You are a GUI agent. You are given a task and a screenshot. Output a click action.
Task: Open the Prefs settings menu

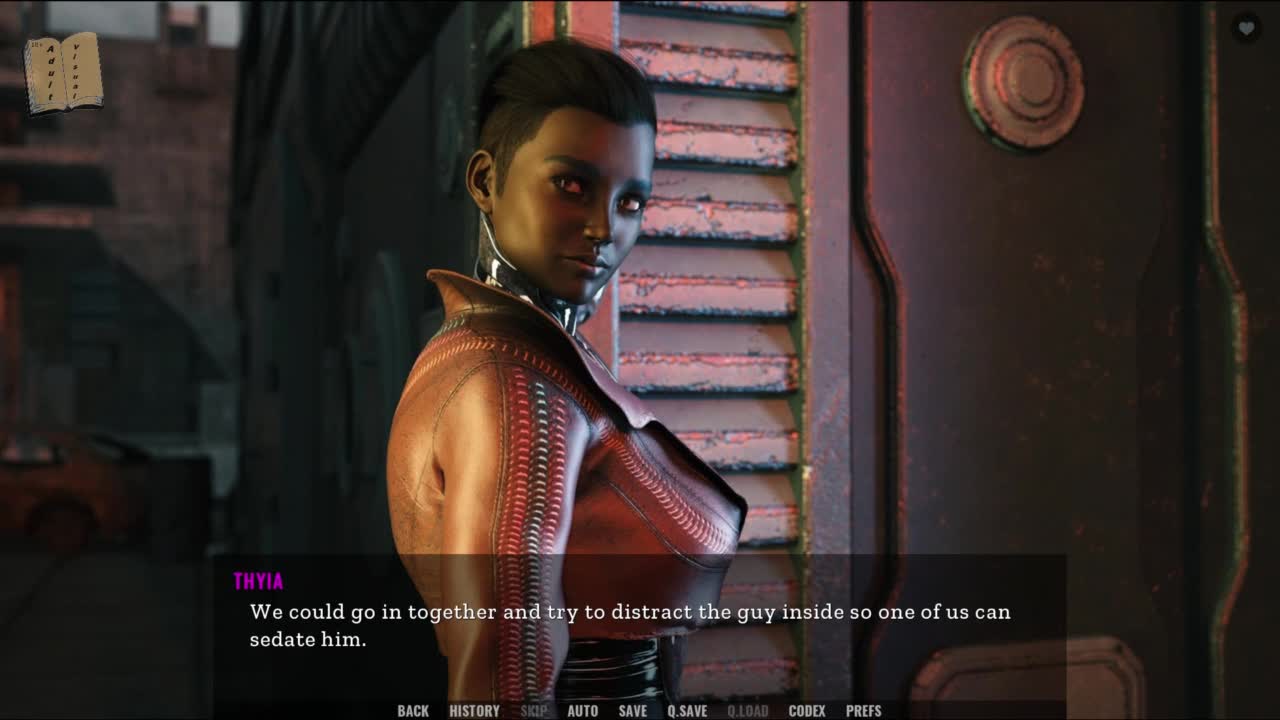[x=864, y=711]
